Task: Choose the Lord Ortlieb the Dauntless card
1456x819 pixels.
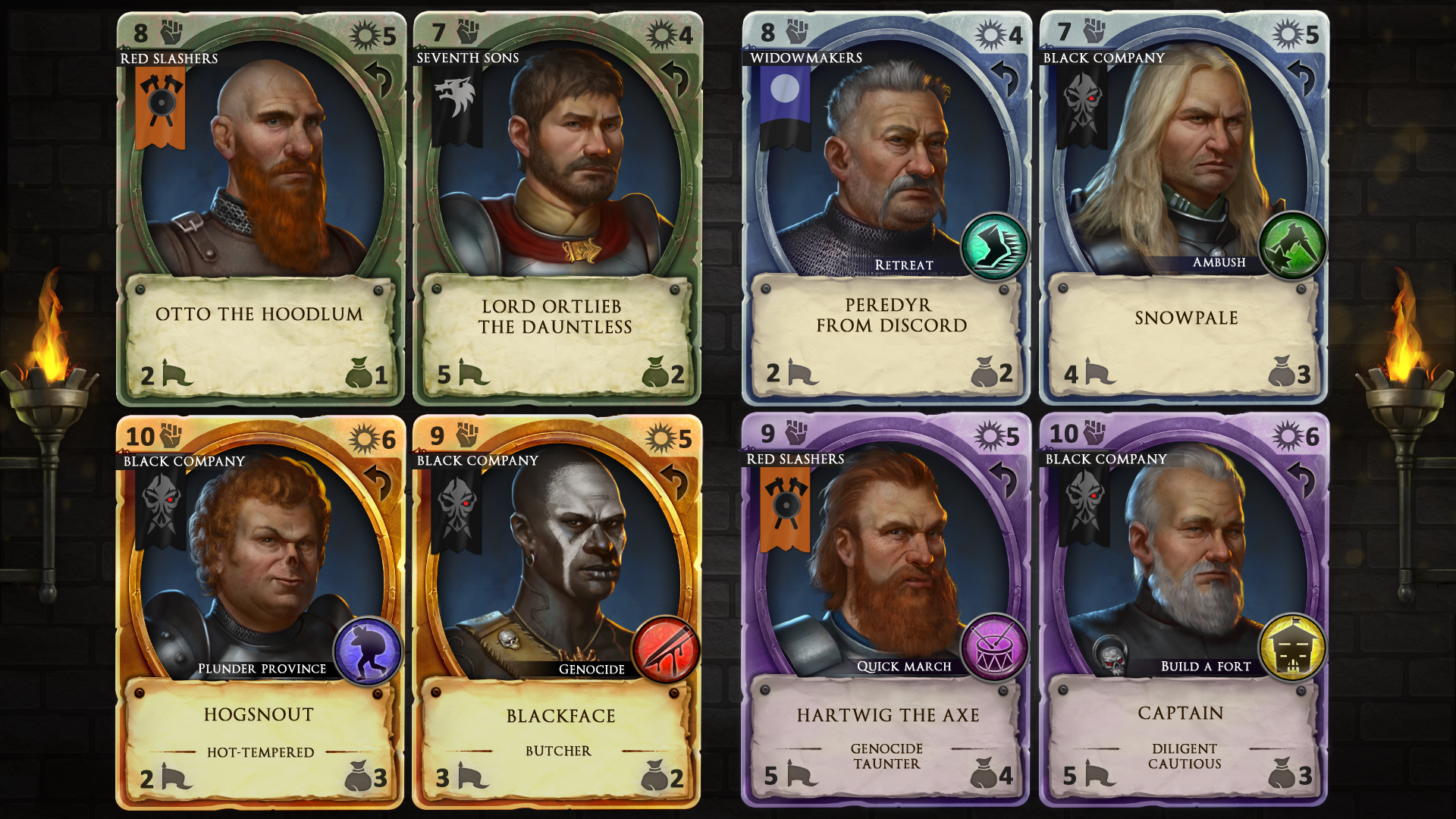Action: 556,209
